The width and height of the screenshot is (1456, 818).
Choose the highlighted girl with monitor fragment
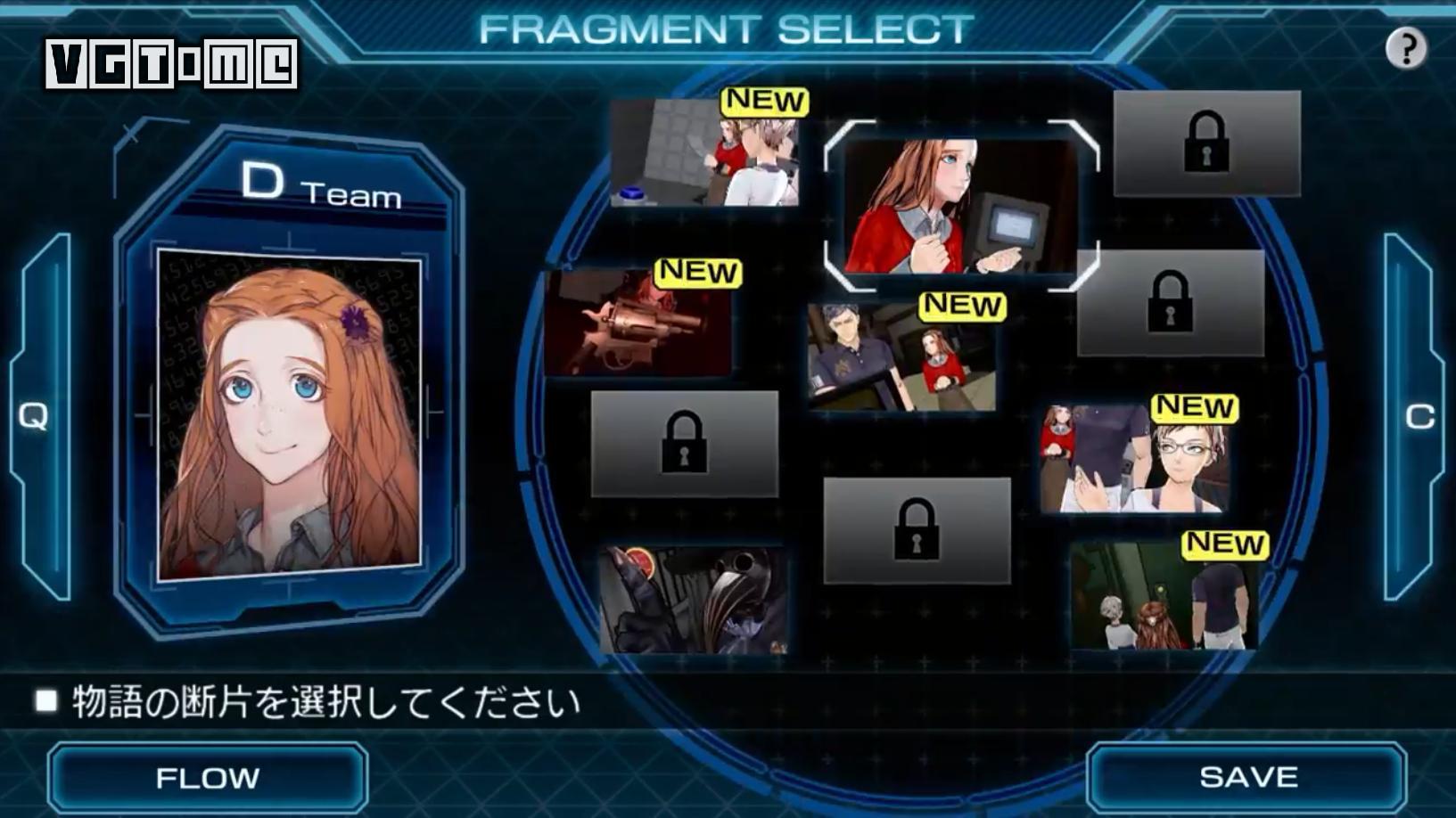tap(960, 206)
